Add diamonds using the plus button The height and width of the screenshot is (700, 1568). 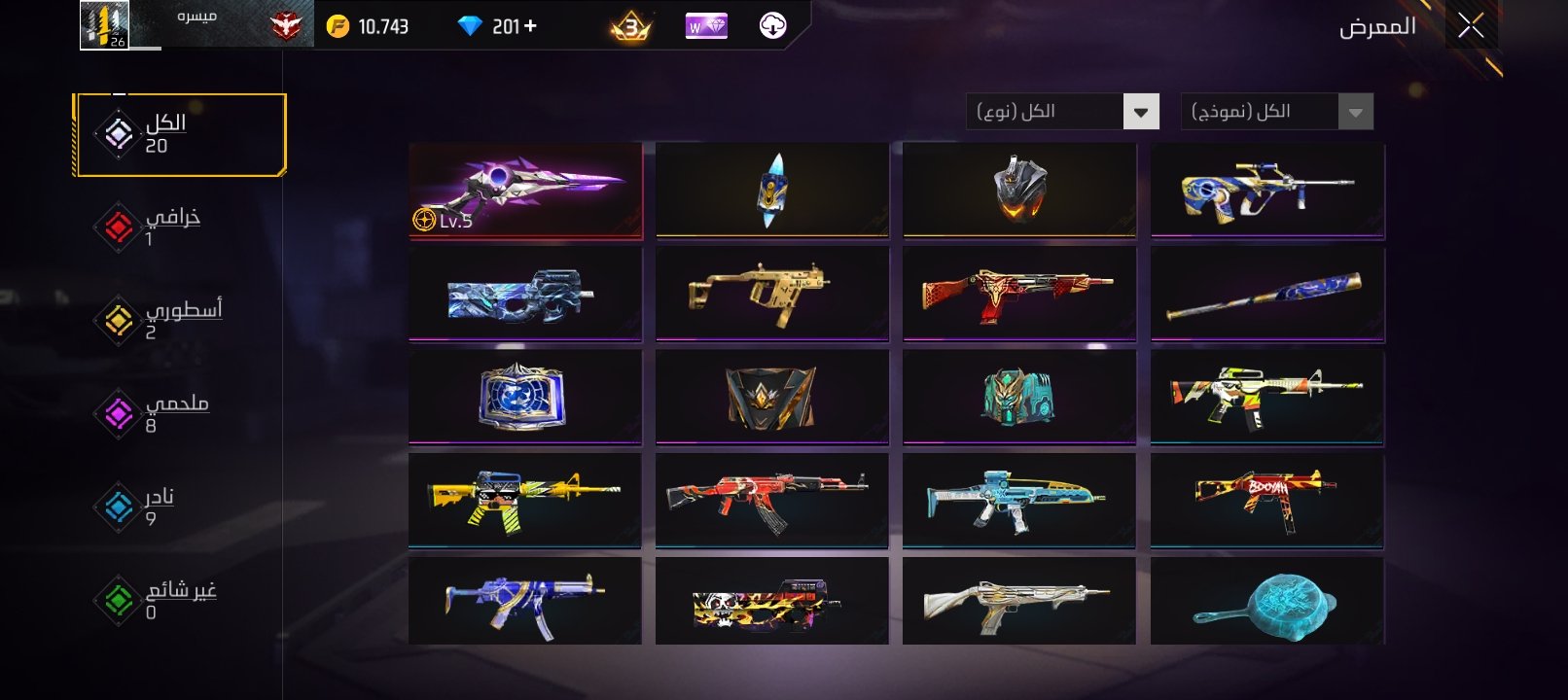pos(530,26)
